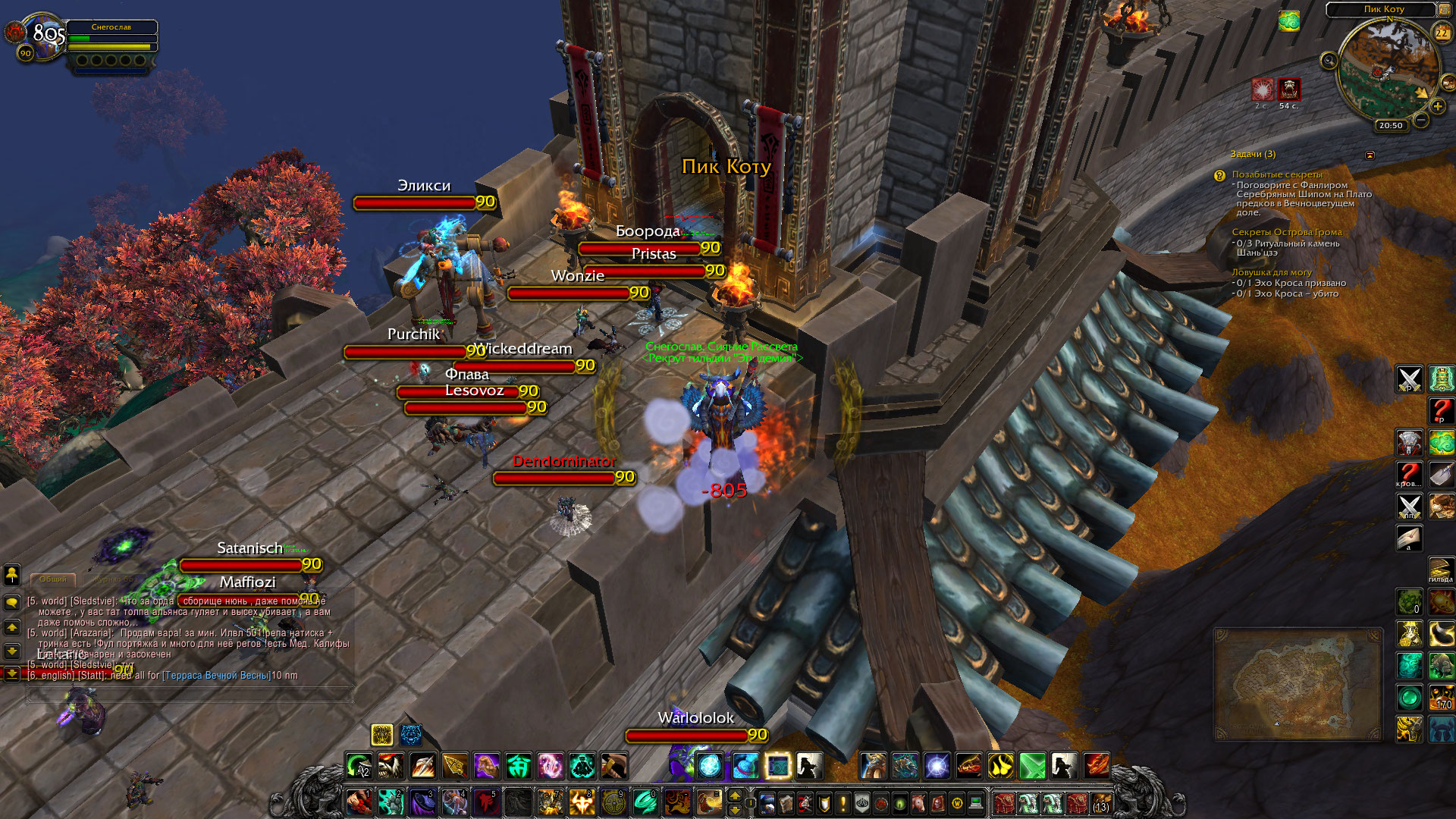Viewport: 1456px width, 819px height.
Task: Open the bag slot showing (13)
Action: (x=1101, y=802)
